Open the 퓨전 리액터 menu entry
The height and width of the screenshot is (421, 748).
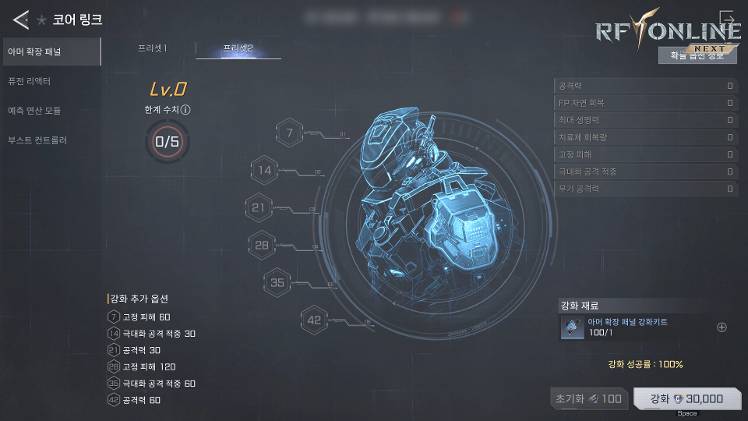(x=50, y=80)
